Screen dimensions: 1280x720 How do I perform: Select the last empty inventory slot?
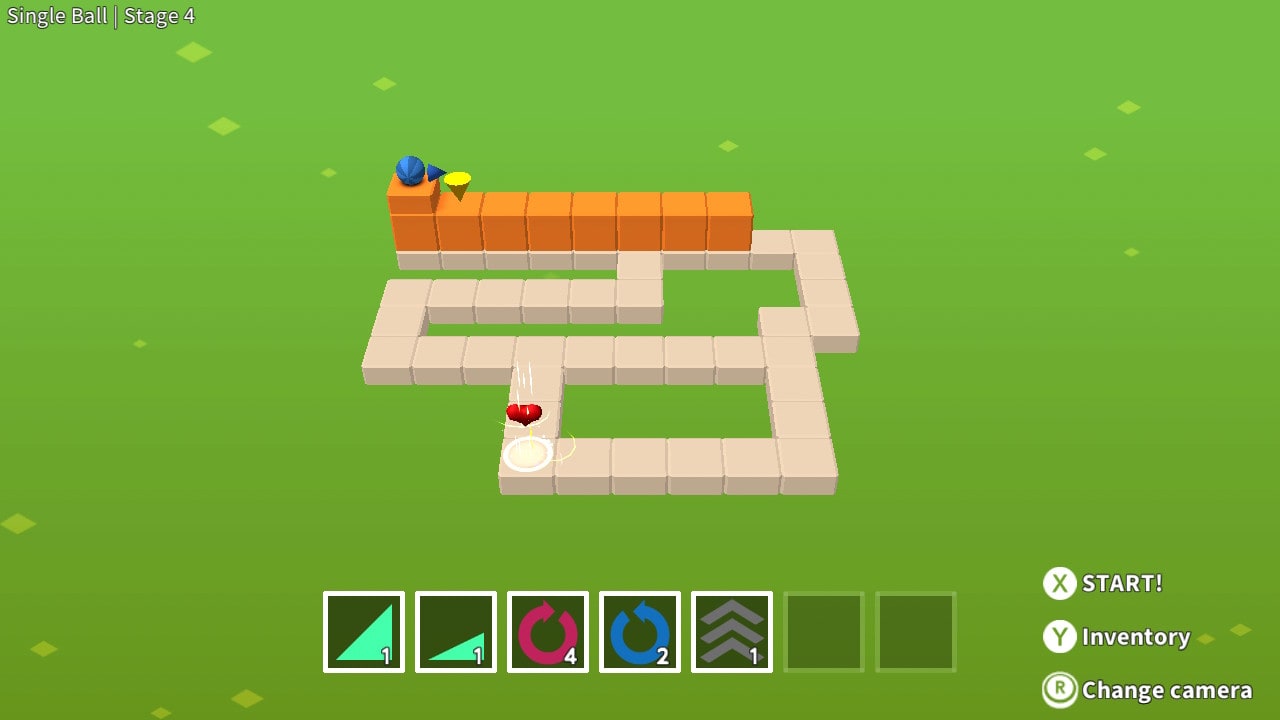click(x=915, y=631)
